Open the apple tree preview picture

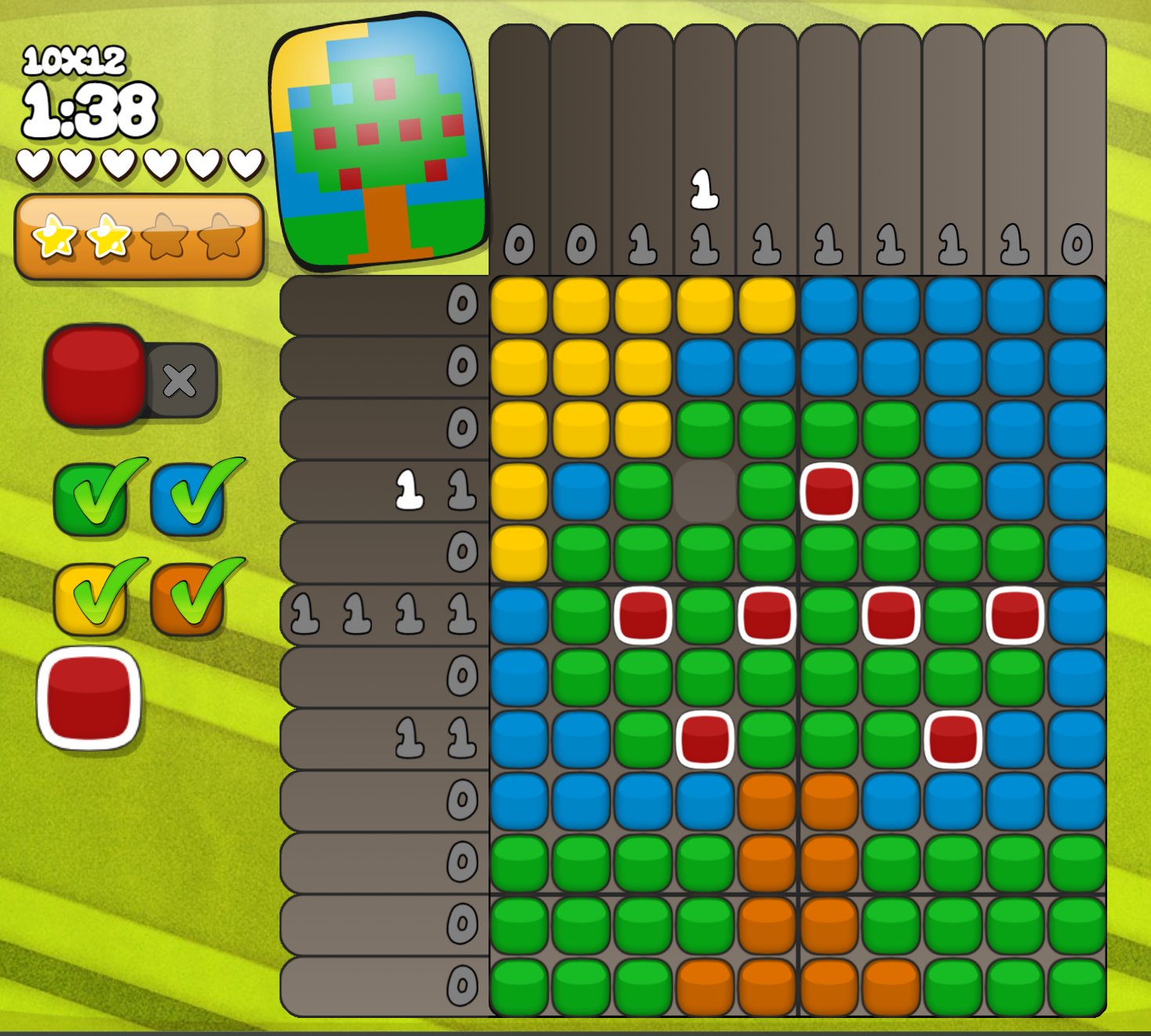point(379,141)
